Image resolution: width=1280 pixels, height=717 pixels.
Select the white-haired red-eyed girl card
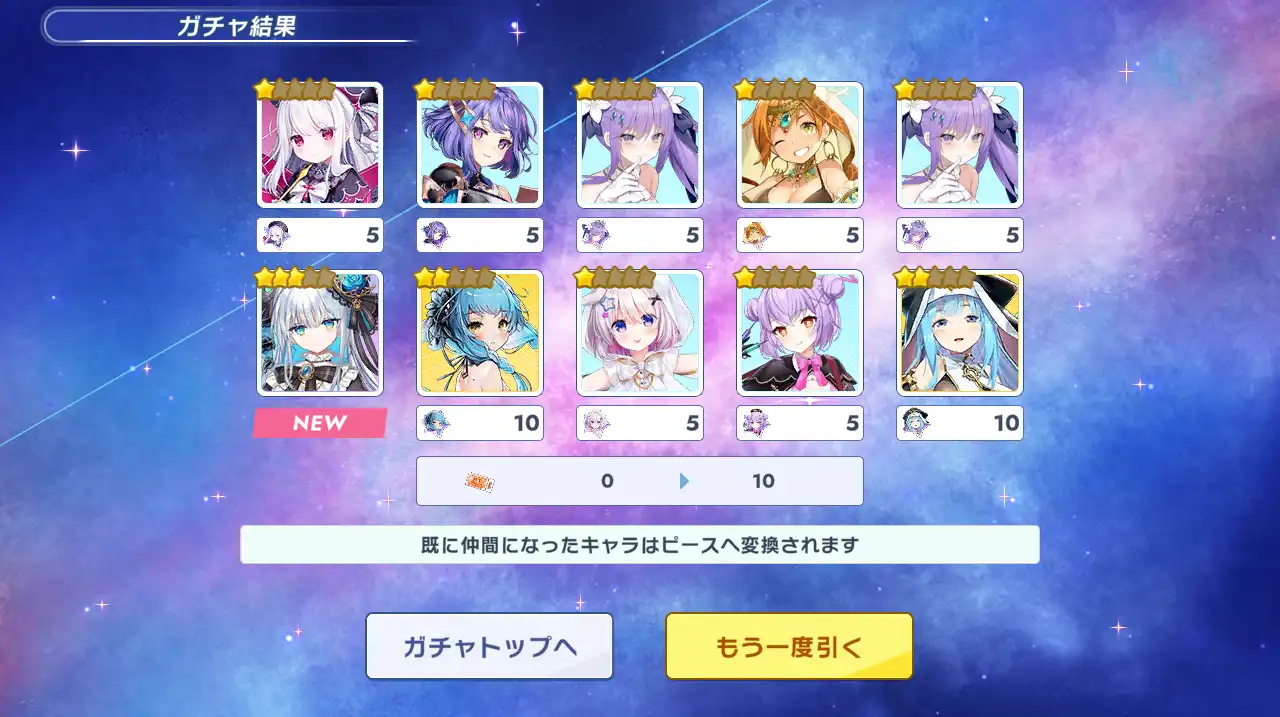pyautogui.click(x=320, y=145)
